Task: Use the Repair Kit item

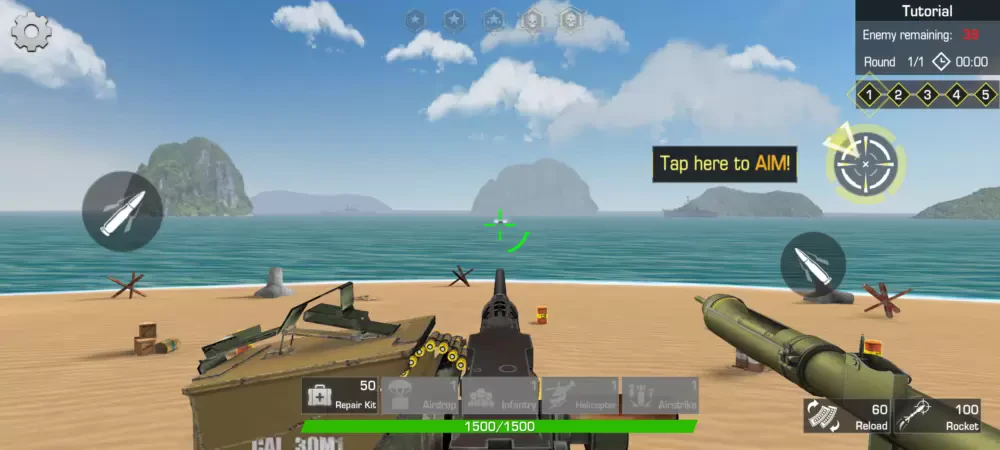Action: point(341,395)
